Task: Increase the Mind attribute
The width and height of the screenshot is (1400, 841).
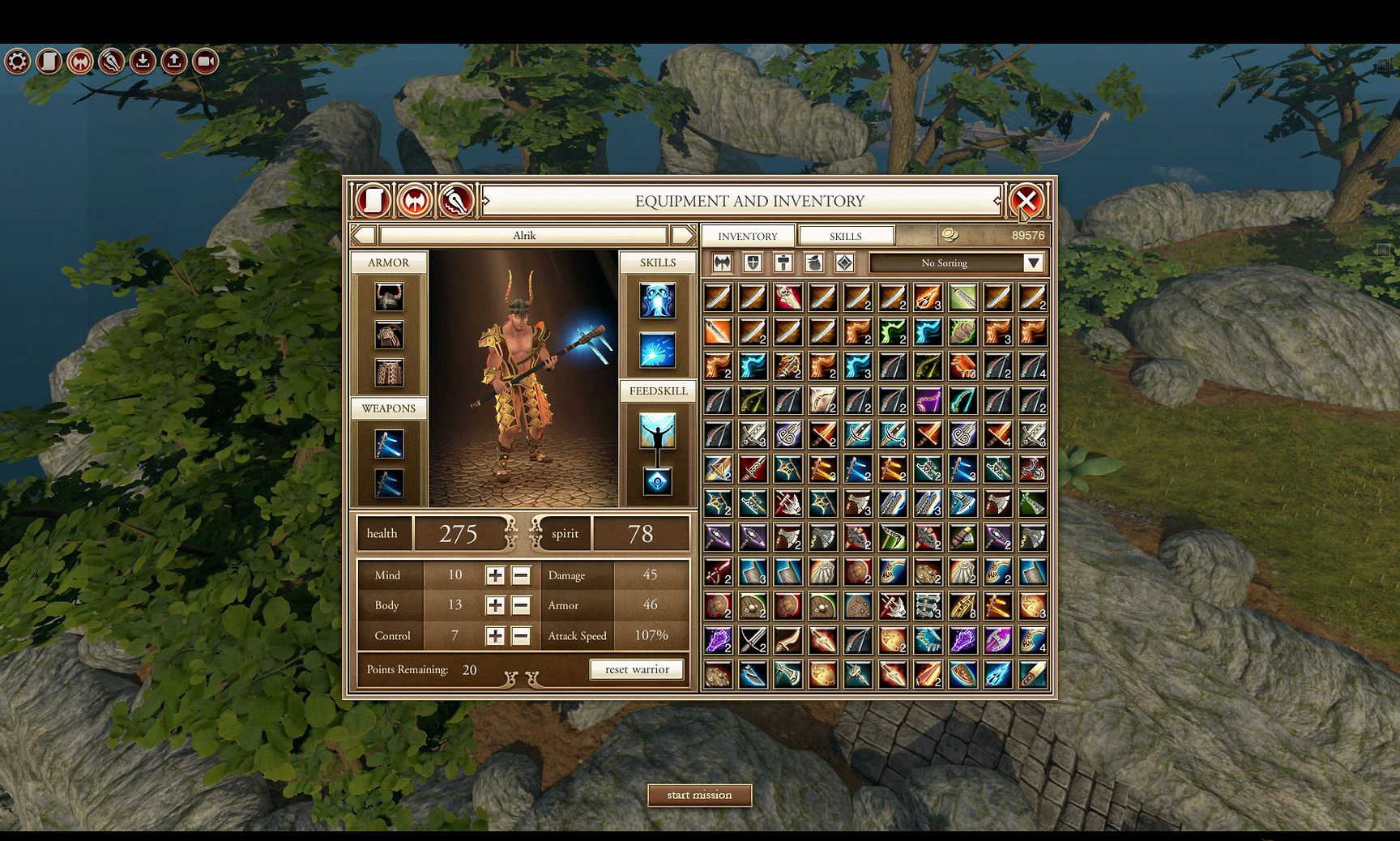Action: tap(495, 575)
